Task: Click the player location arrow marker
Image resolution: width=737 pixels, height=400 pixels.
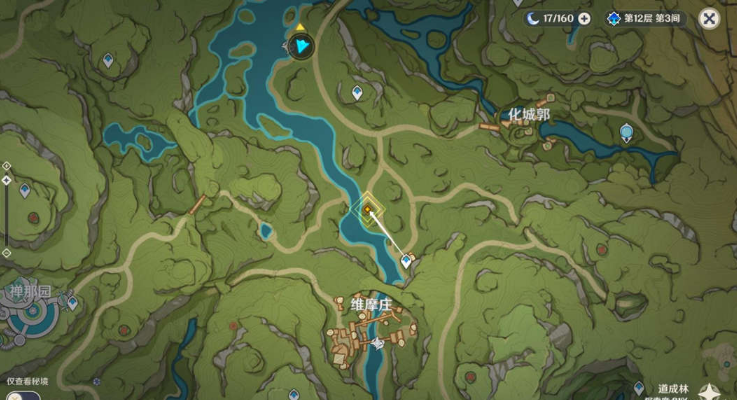Action: 299,44
